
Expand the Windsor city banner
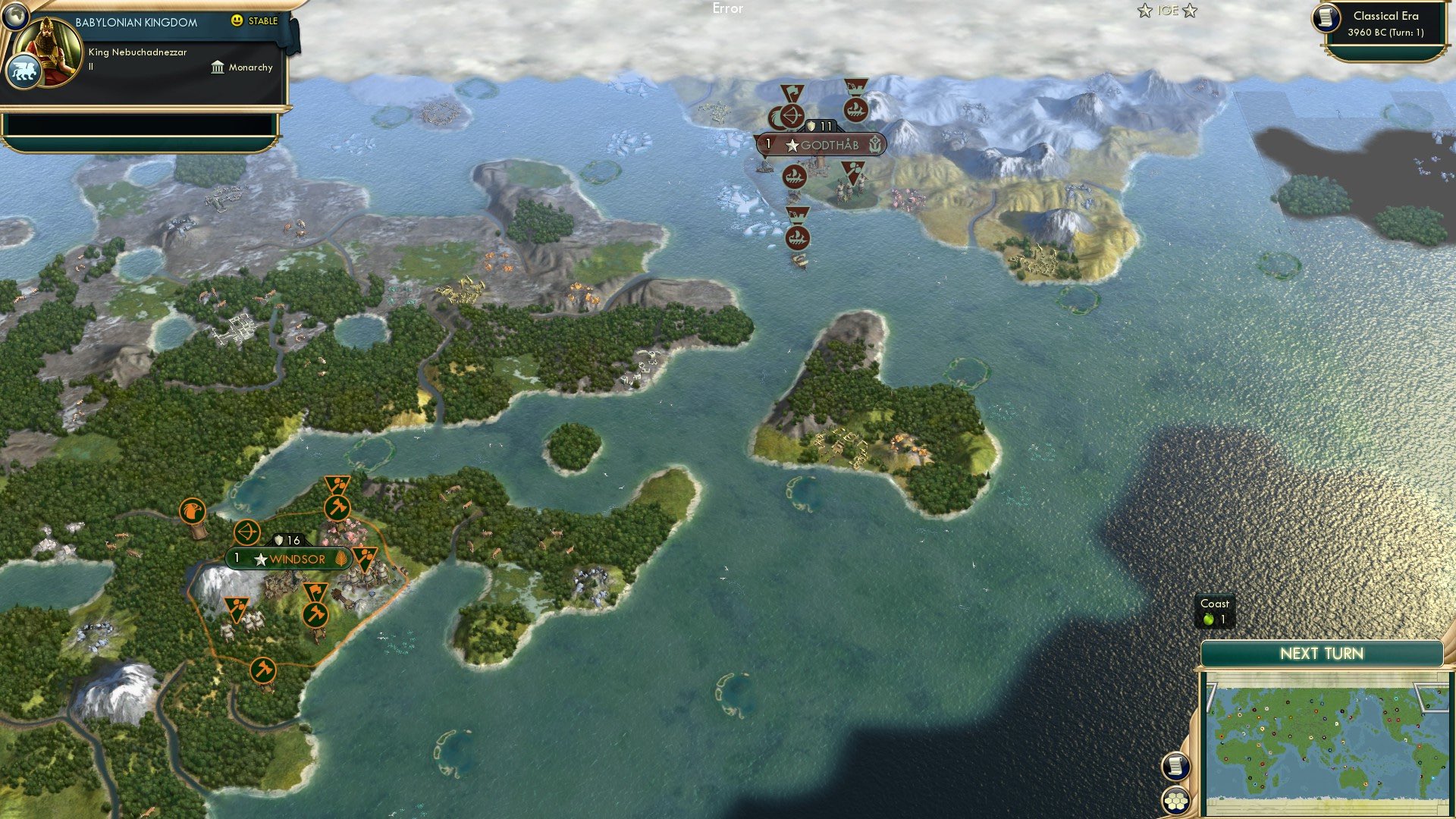point(287,559)
